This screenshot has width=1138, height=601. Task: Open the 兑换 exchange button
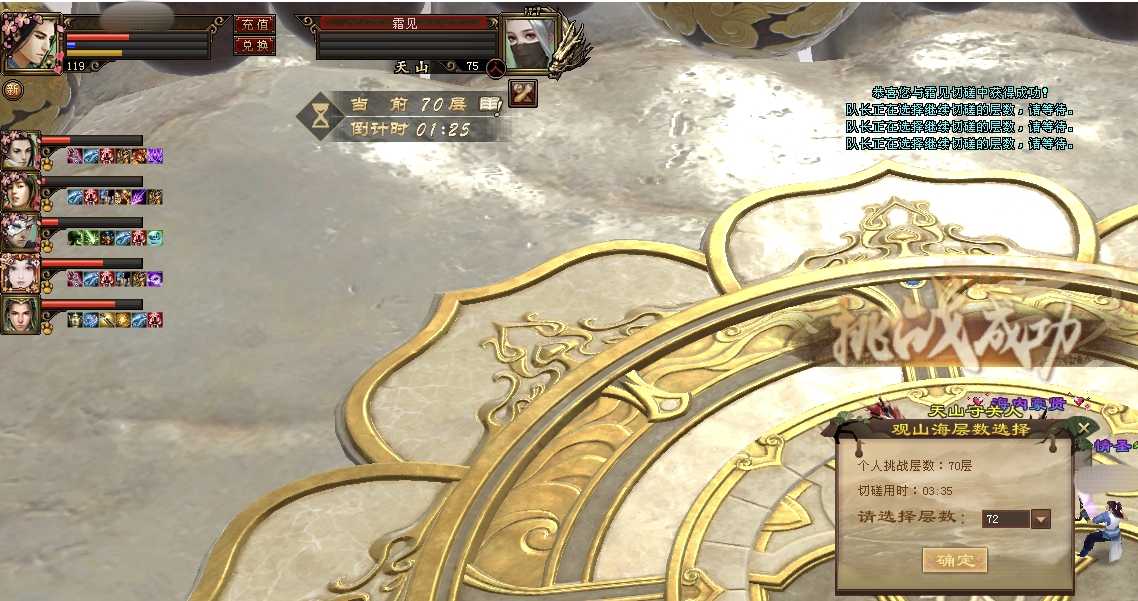pos(254,46)
